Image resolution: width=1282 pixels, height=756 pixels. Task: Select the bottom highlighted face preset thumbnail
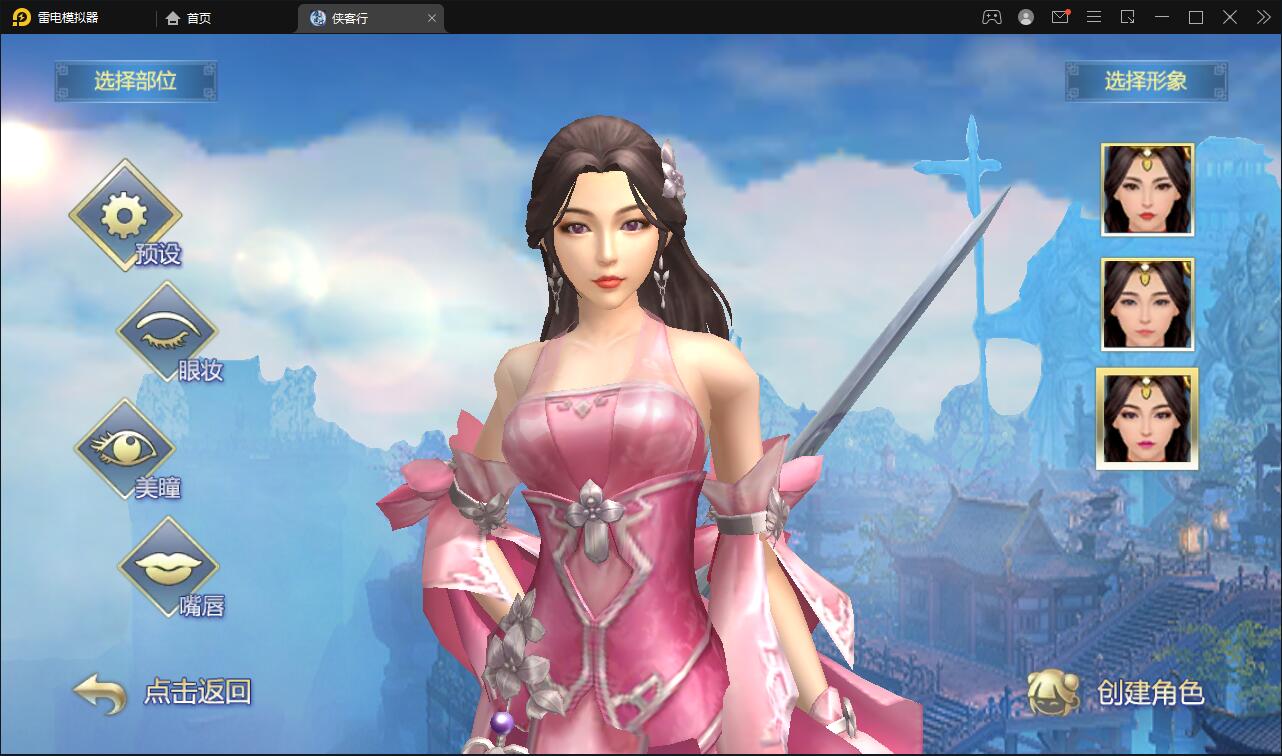(x=1147, y=417)
